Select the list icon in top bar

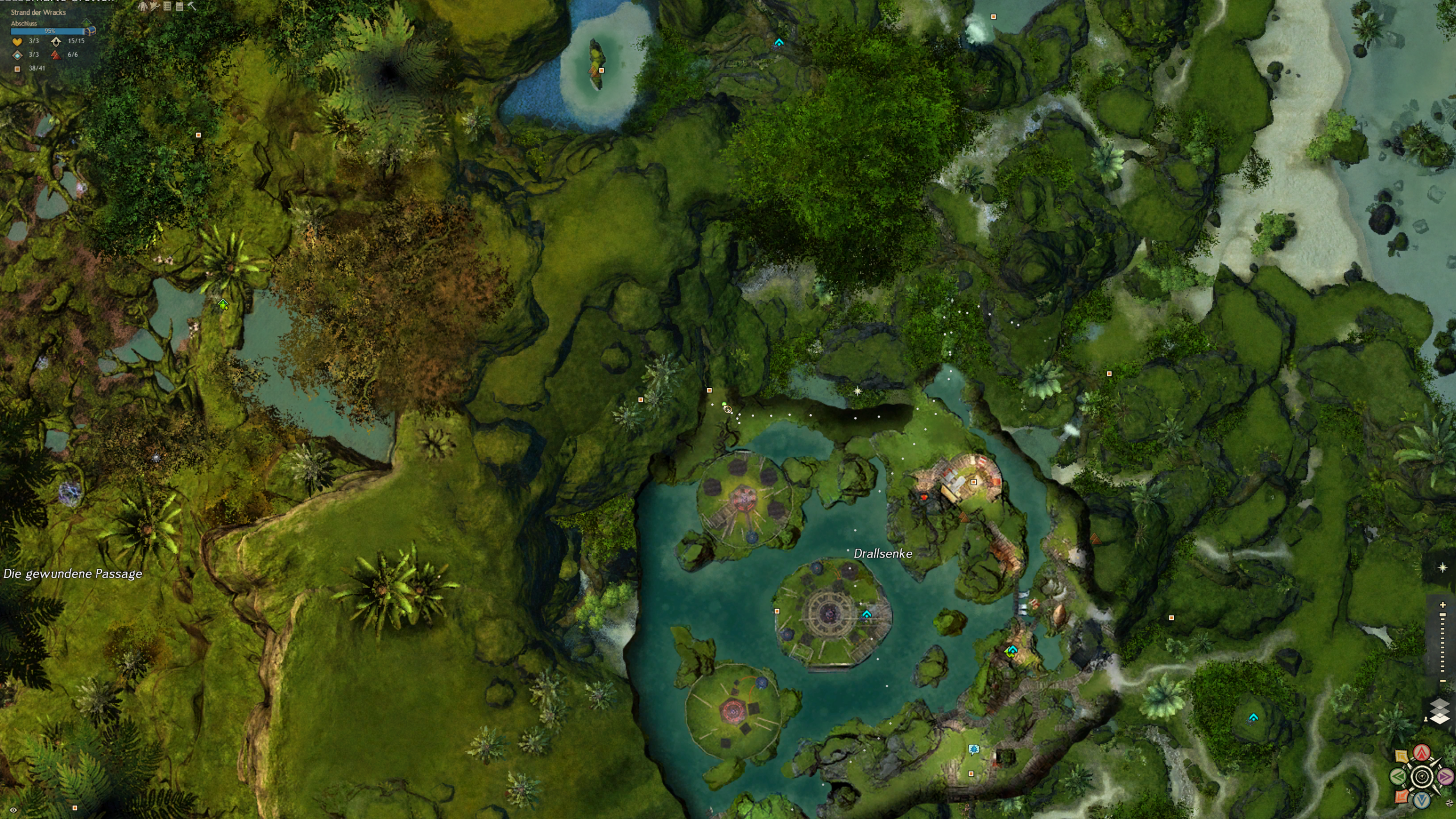167,6
